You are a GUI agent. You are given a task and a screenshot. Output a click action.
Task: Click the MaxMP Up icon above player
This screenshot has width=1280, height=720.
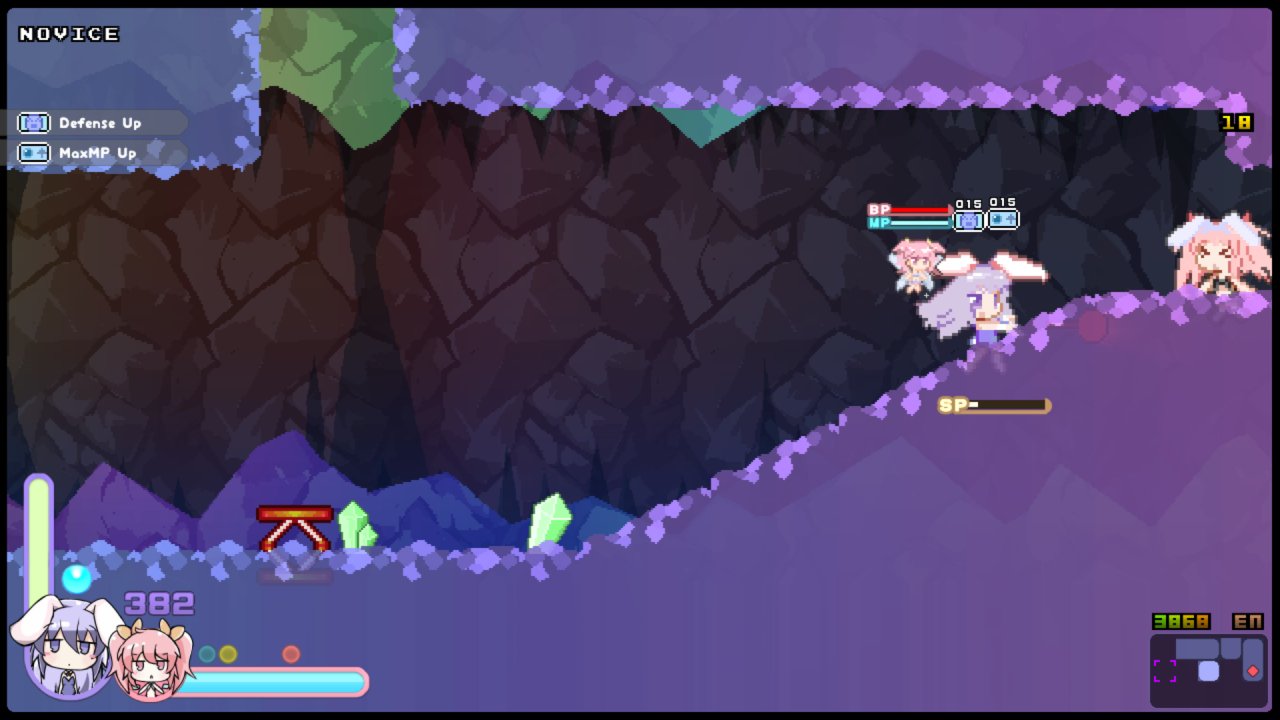click(x=1002, y=219)
